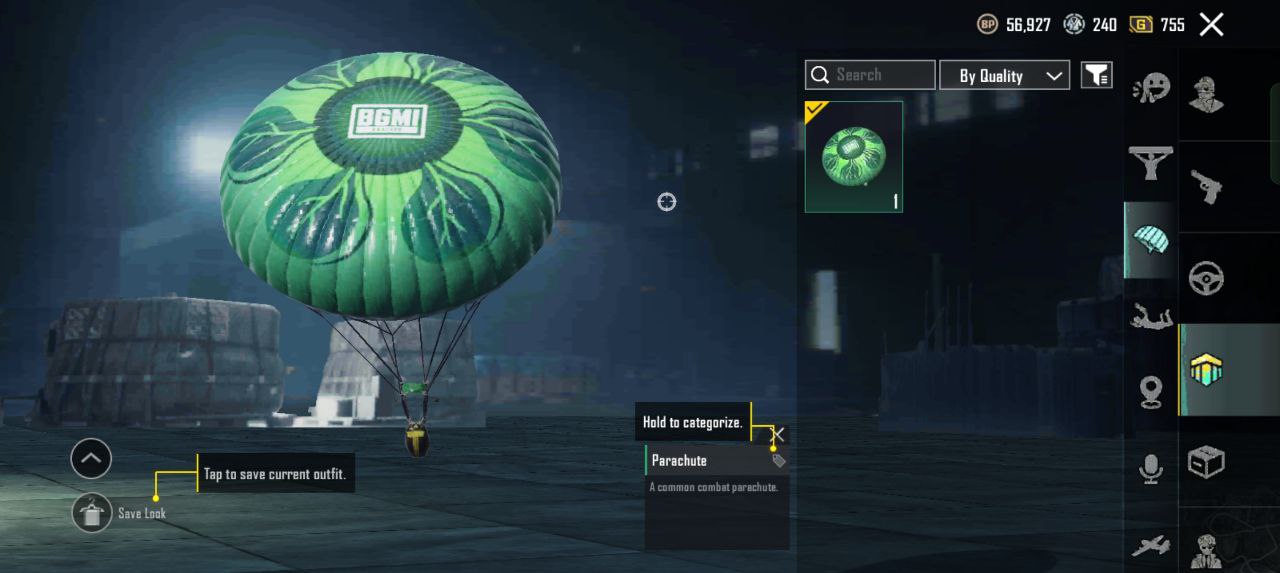Open the parachute sub-tab

click(x=1151, y=240)
